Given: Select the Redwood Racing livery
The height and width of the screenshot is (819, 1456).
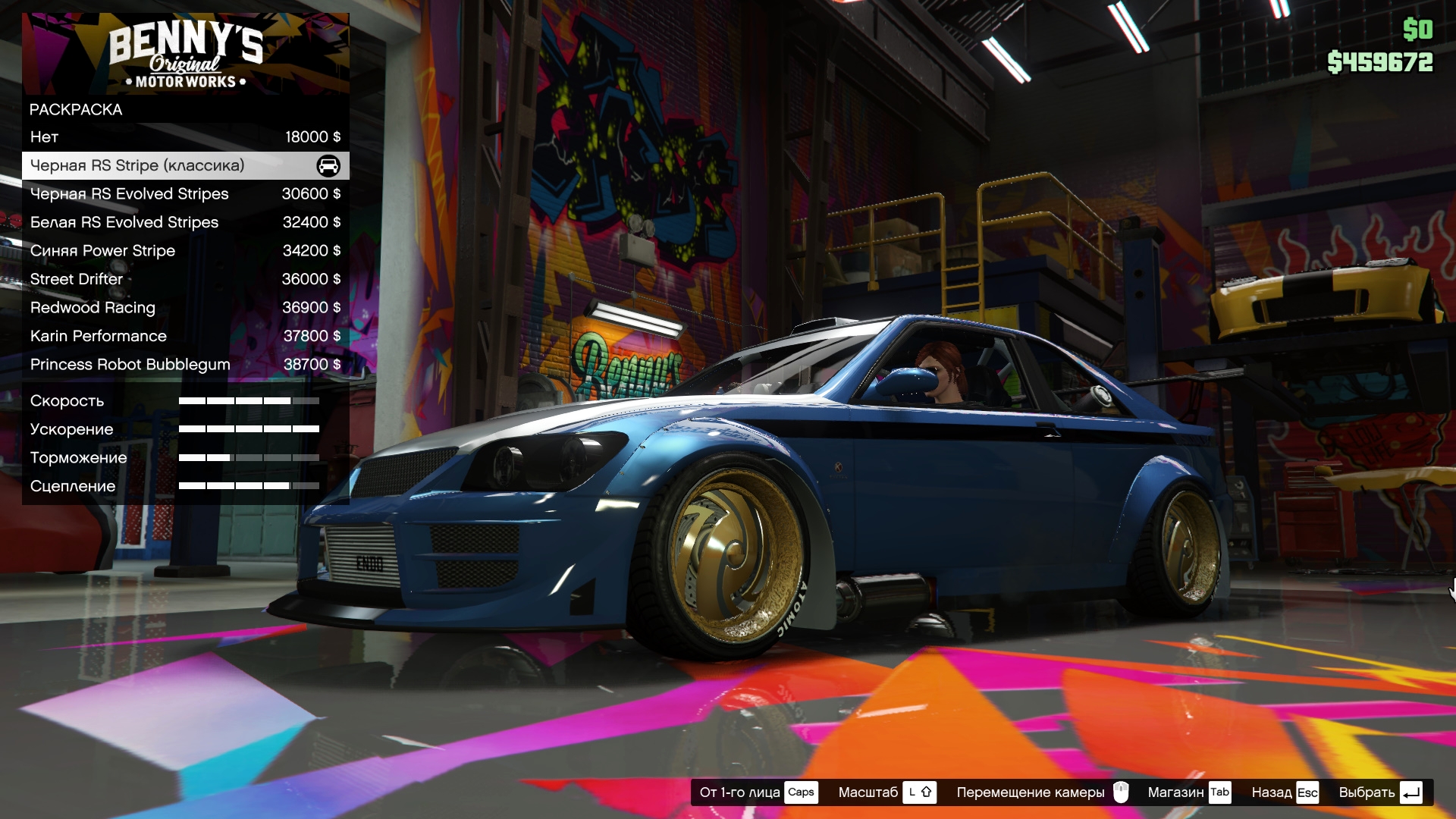Looking at the screenshot, I should pos(185,308).
